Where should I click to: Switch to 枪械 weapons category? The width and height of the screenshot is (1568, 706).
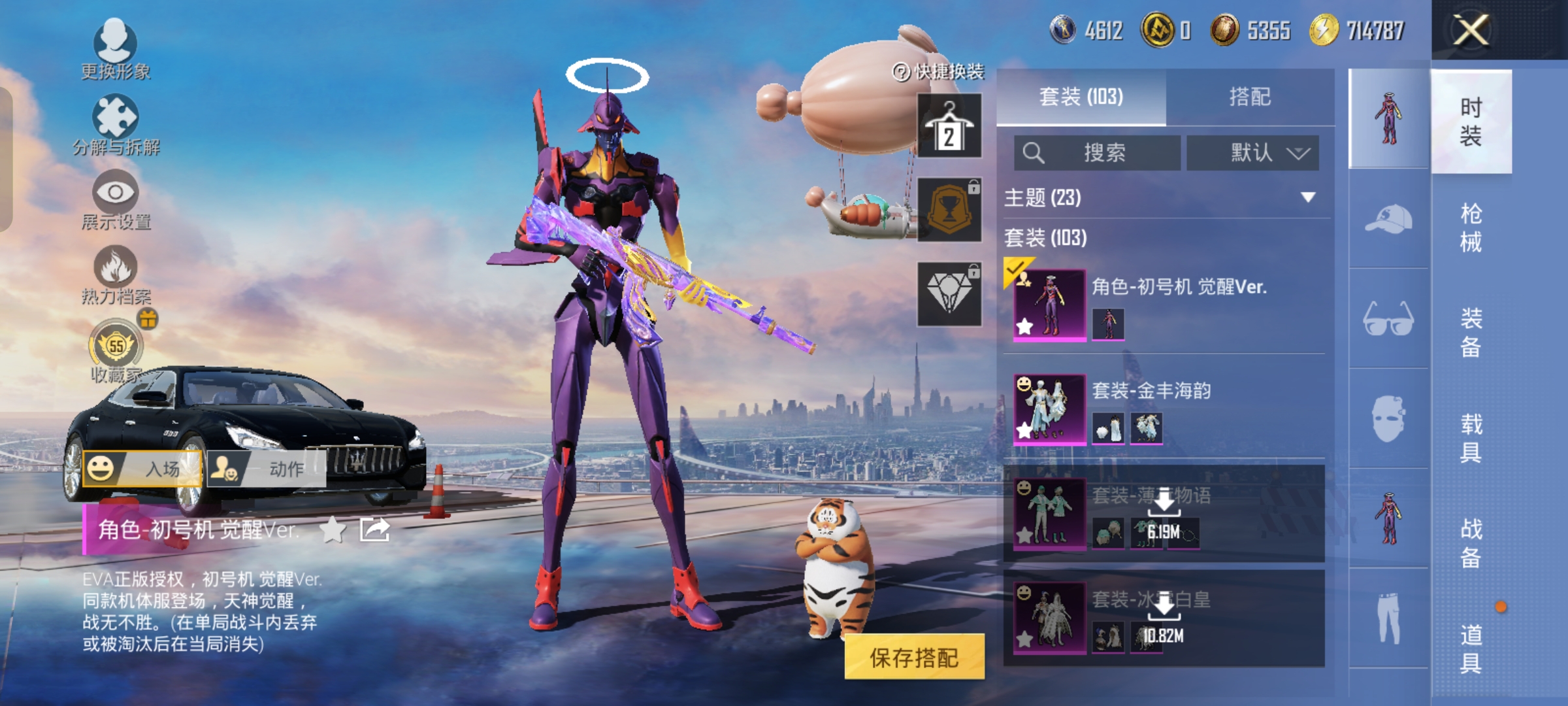(1471, 227)
